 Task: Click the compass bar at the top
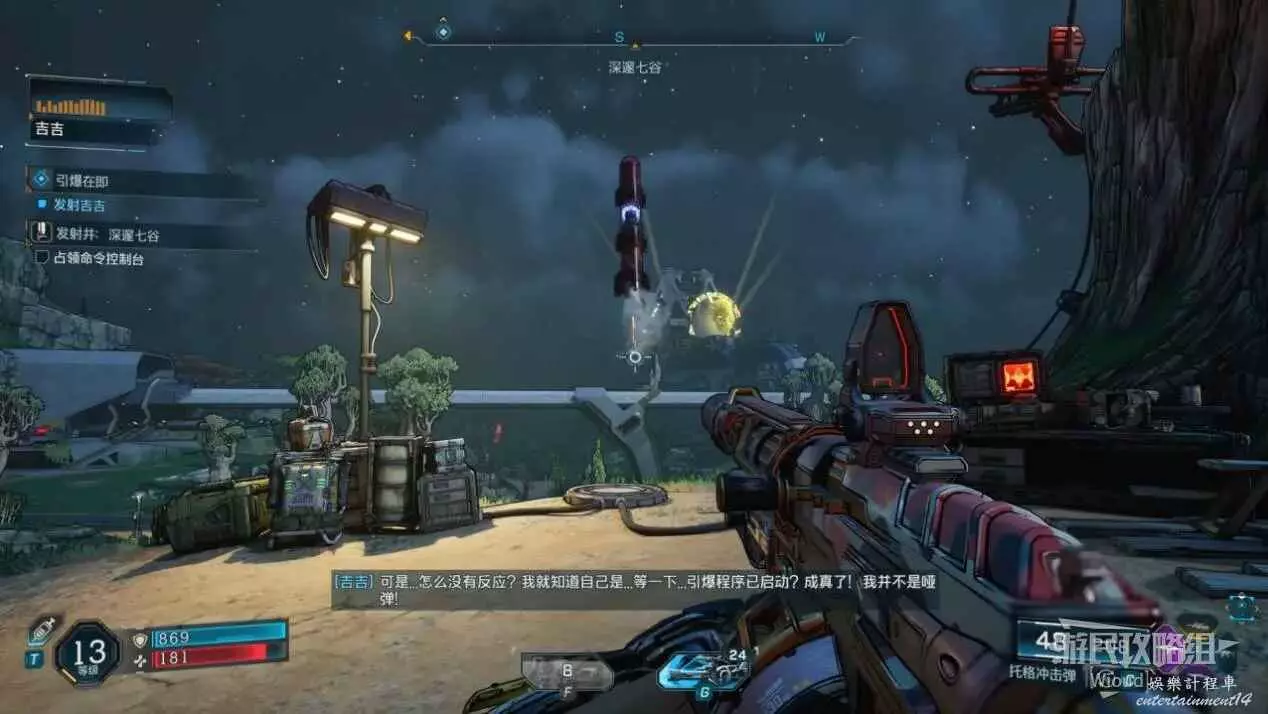pyautogui.click(x=633, y=38)
